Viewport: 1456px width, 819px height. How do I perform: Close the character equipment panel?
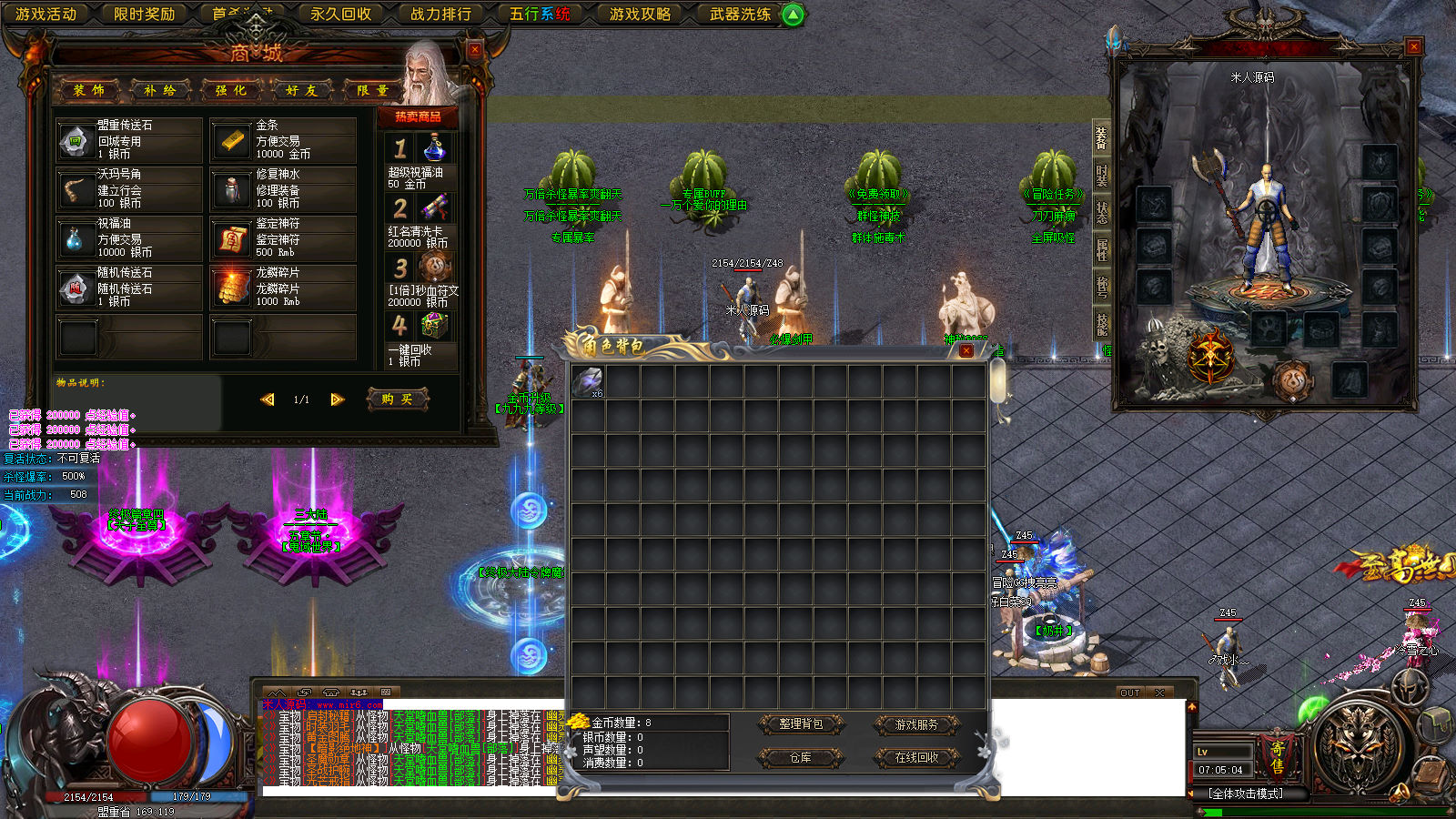[x=1413, y=46]
